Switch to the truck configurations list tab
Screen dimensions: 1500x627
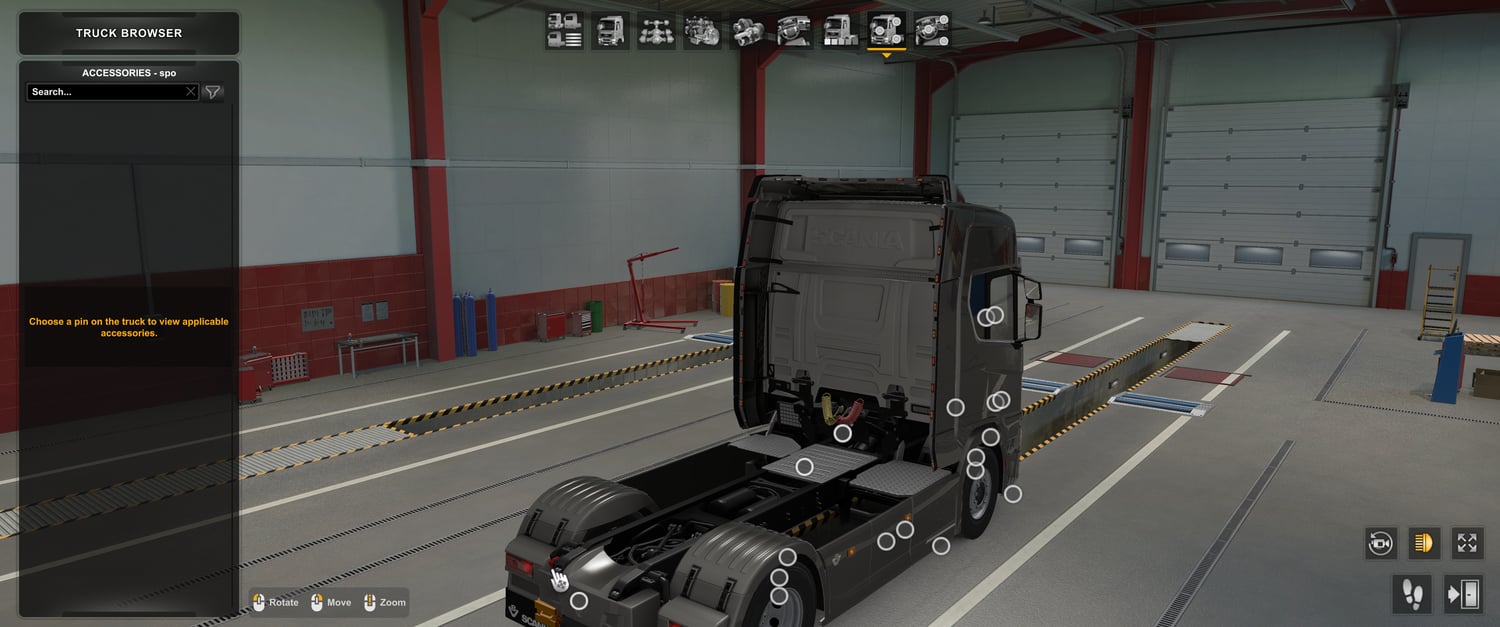tap(565, 30)
